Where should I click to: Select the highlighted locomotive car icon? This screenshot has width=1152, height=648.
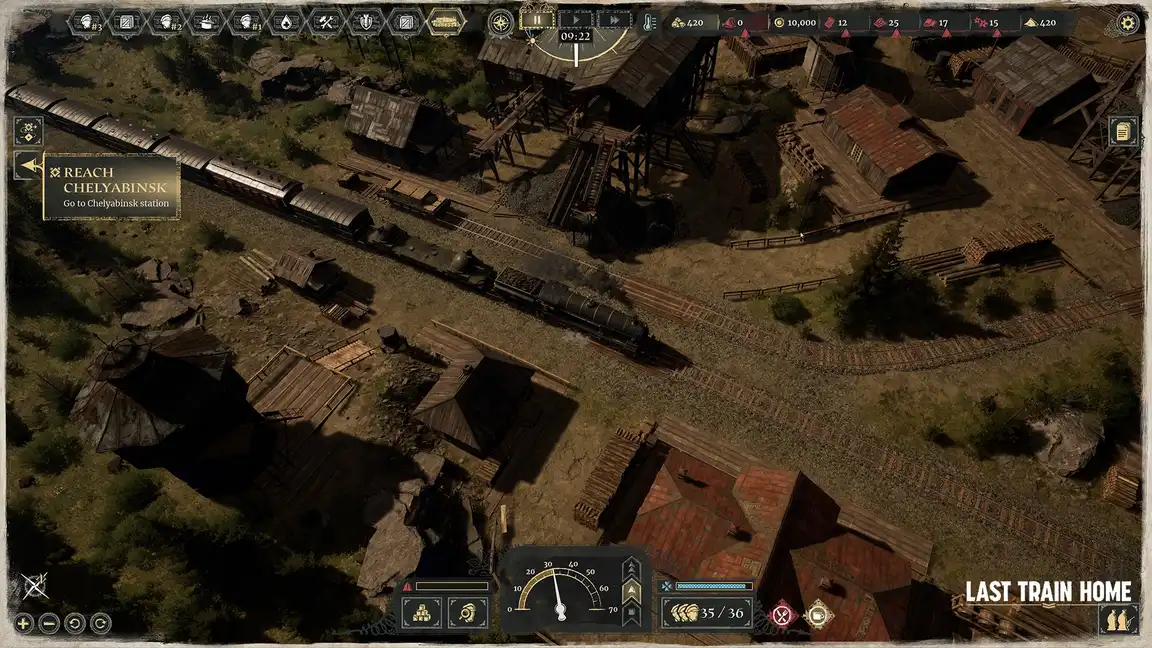tap(446, 21)
